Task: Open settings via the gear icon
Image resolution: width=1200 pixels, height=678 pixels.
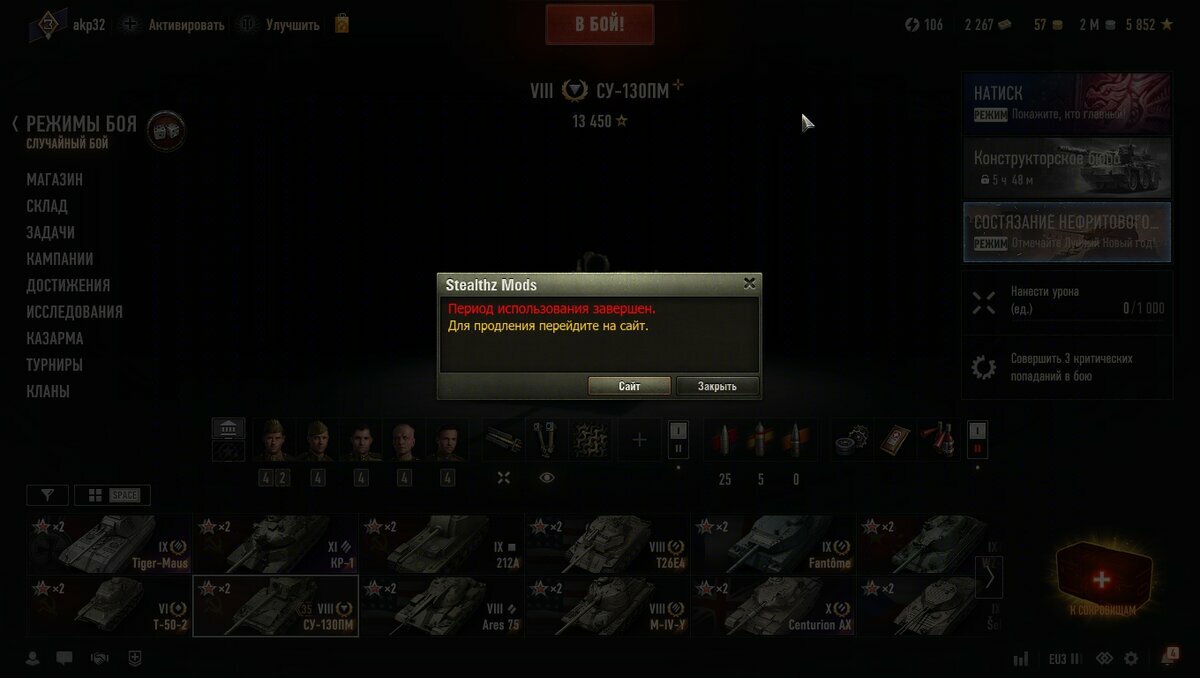Action: click(x=1131, y=659)
